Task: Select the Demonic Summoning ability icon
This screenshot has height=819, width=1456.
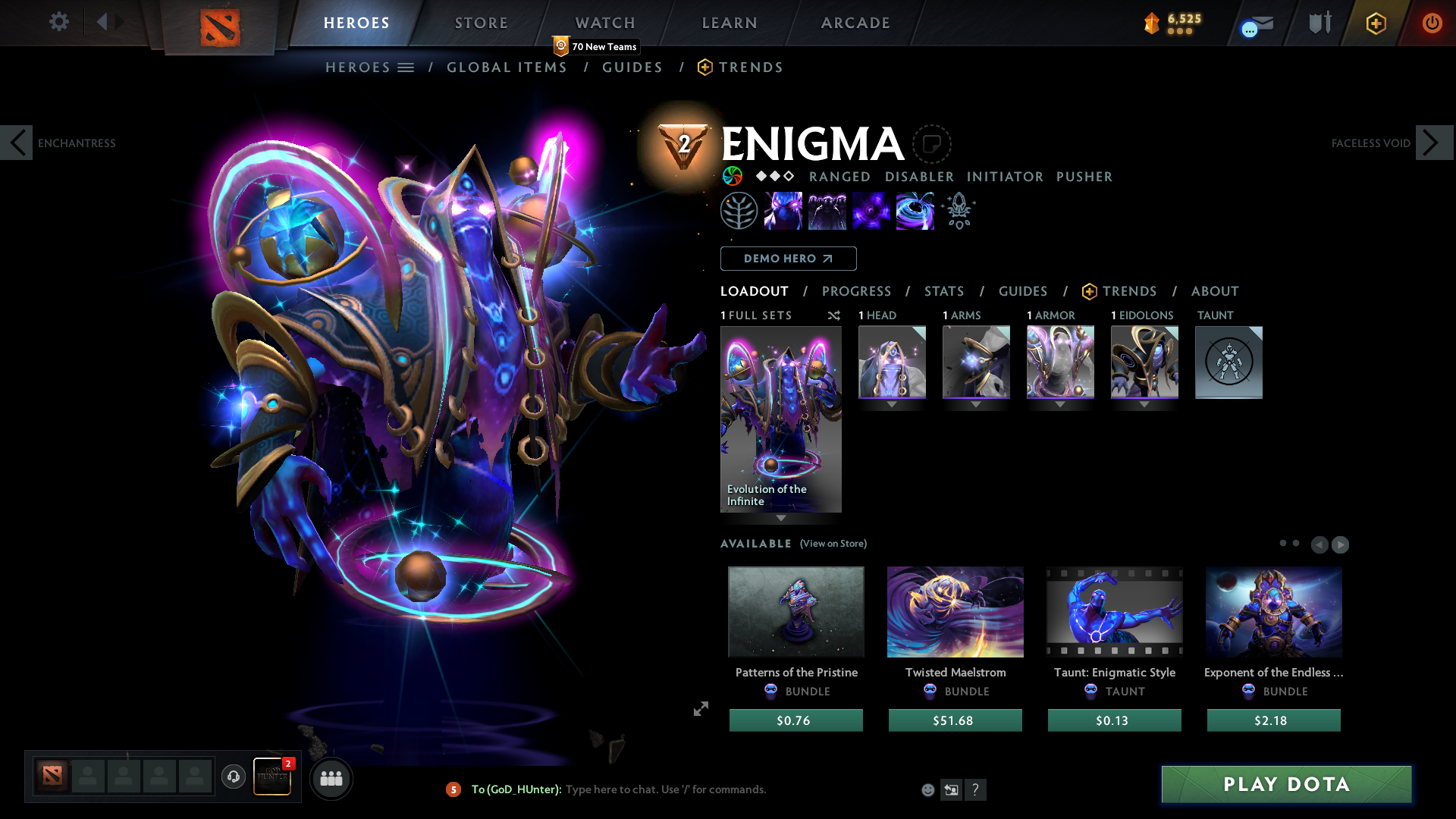Action: 828,211
